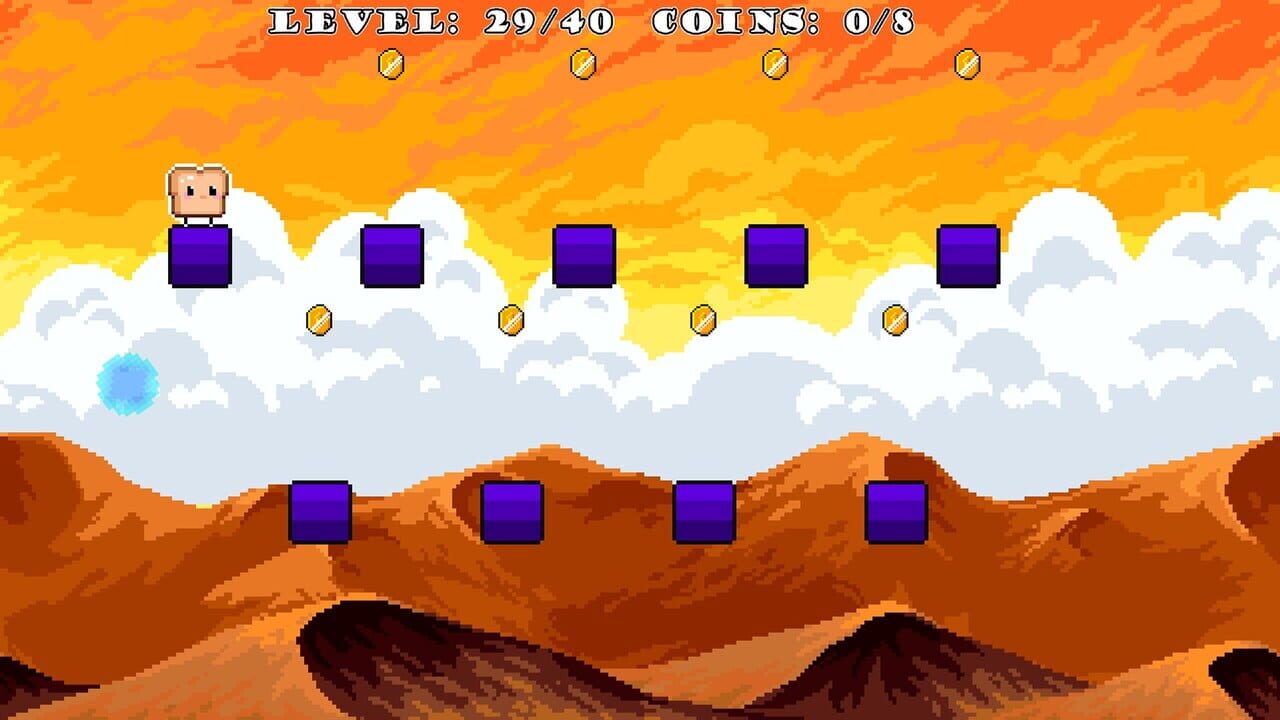
Task: Click the second coin in the top row
Action: pos(582,62)
